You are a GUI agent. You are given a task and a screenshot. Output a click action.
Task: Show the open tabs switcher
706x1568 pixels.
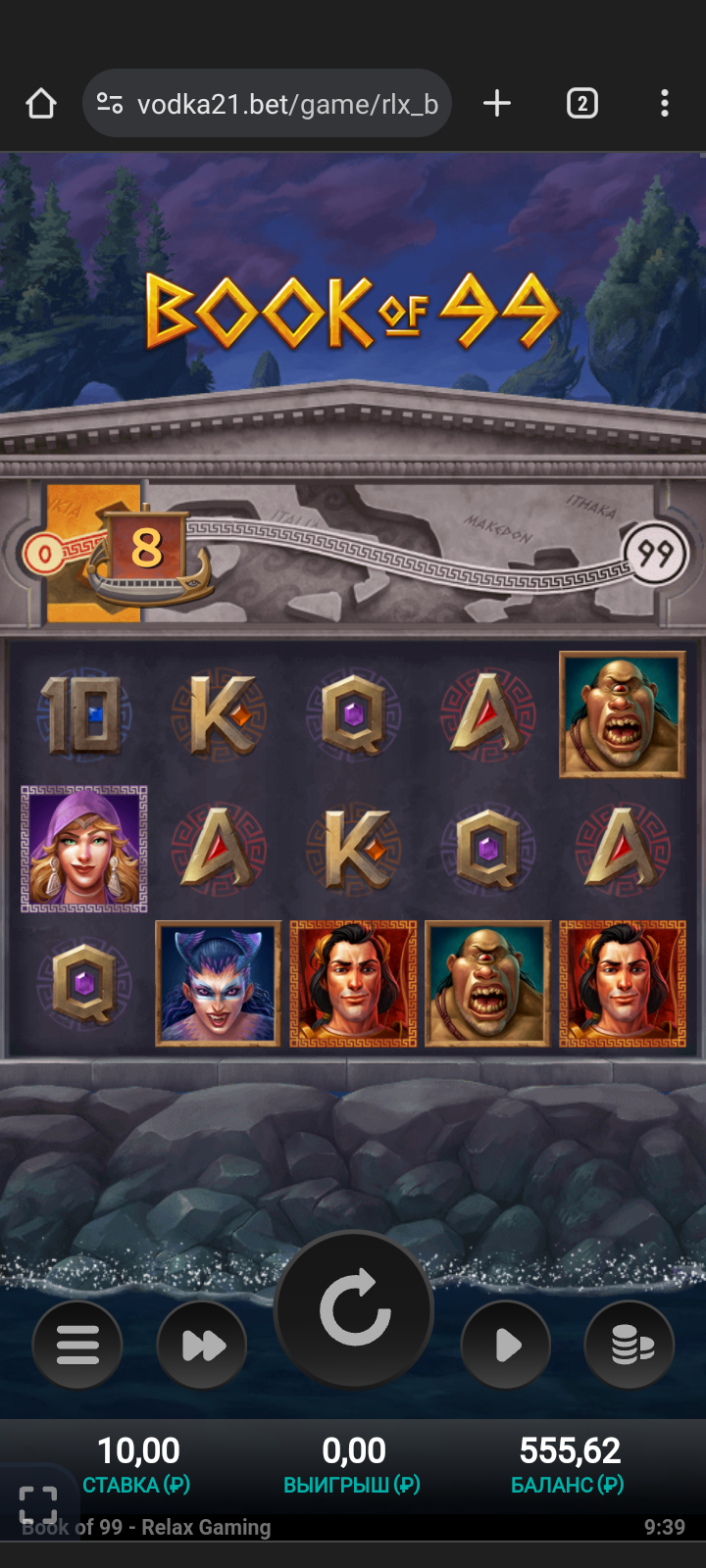(581, 103)
